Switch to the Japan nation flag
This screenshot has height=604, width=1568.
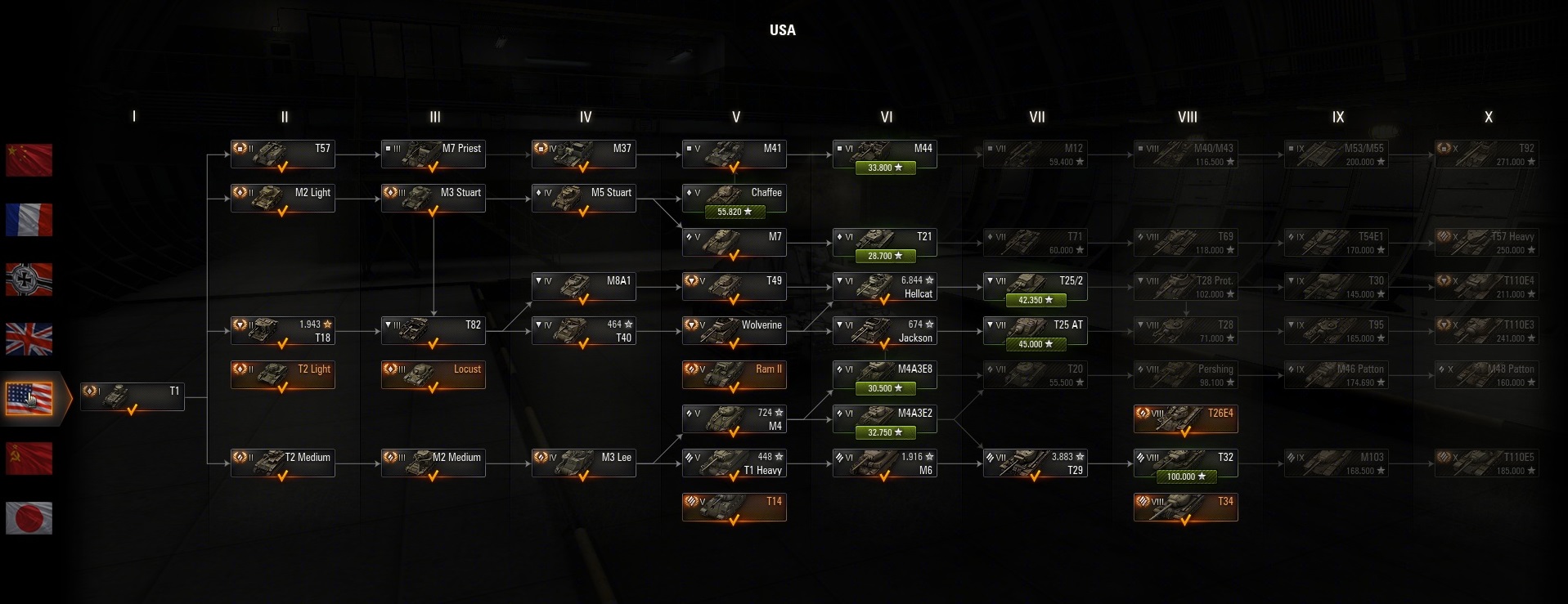tap(29, 517)
